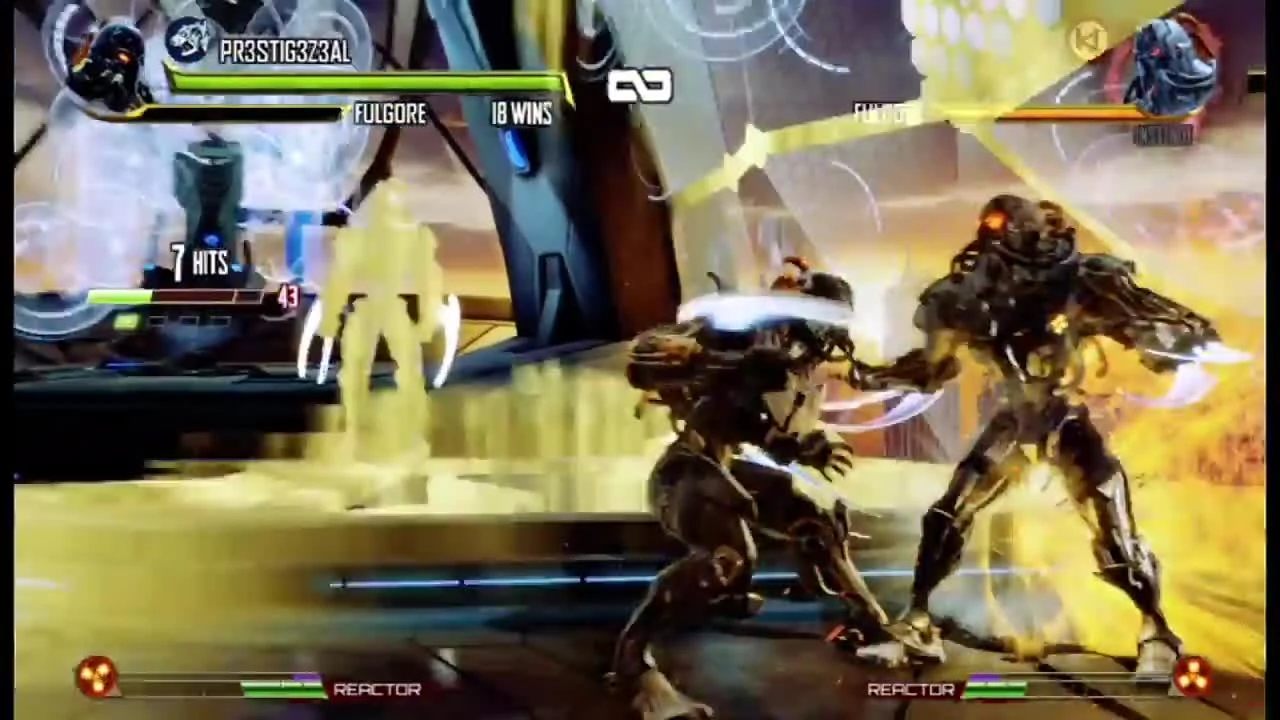
Task: Expand the 7 HITS combo counter
Action: [200, 262]
